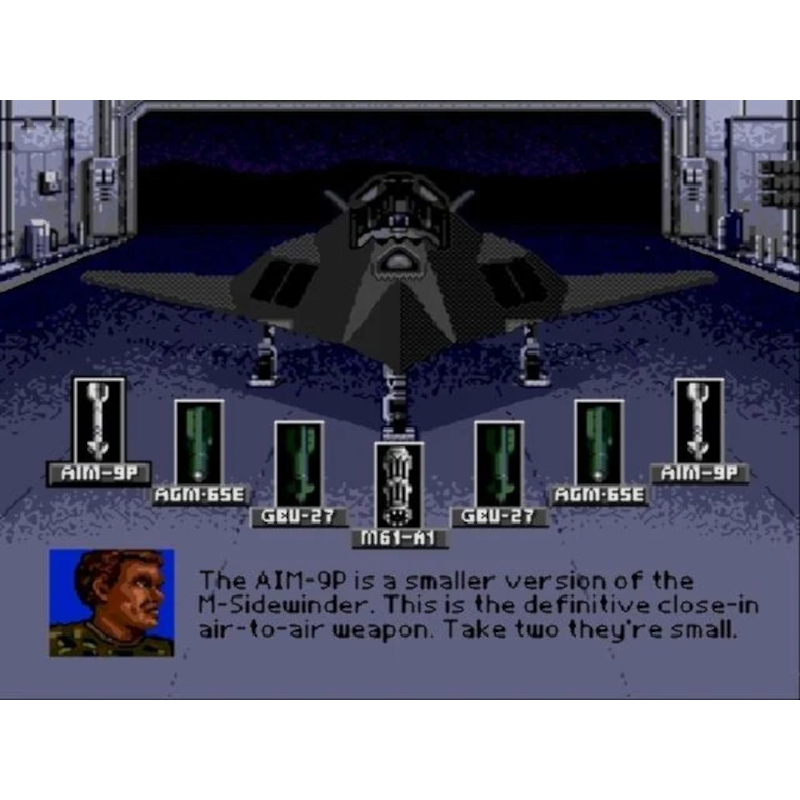
Task: Choose the left wing AIM-9P missile slot
Action: (x=99, y=421)
